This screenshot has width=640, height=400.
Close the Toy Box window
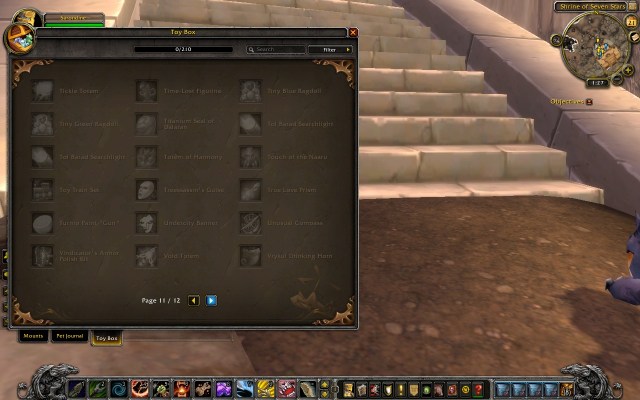coord(353,32)
